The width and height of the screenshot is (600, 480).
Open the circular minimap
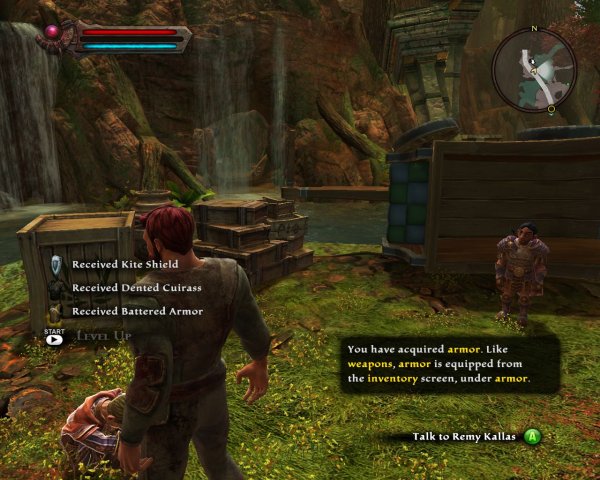533,68
